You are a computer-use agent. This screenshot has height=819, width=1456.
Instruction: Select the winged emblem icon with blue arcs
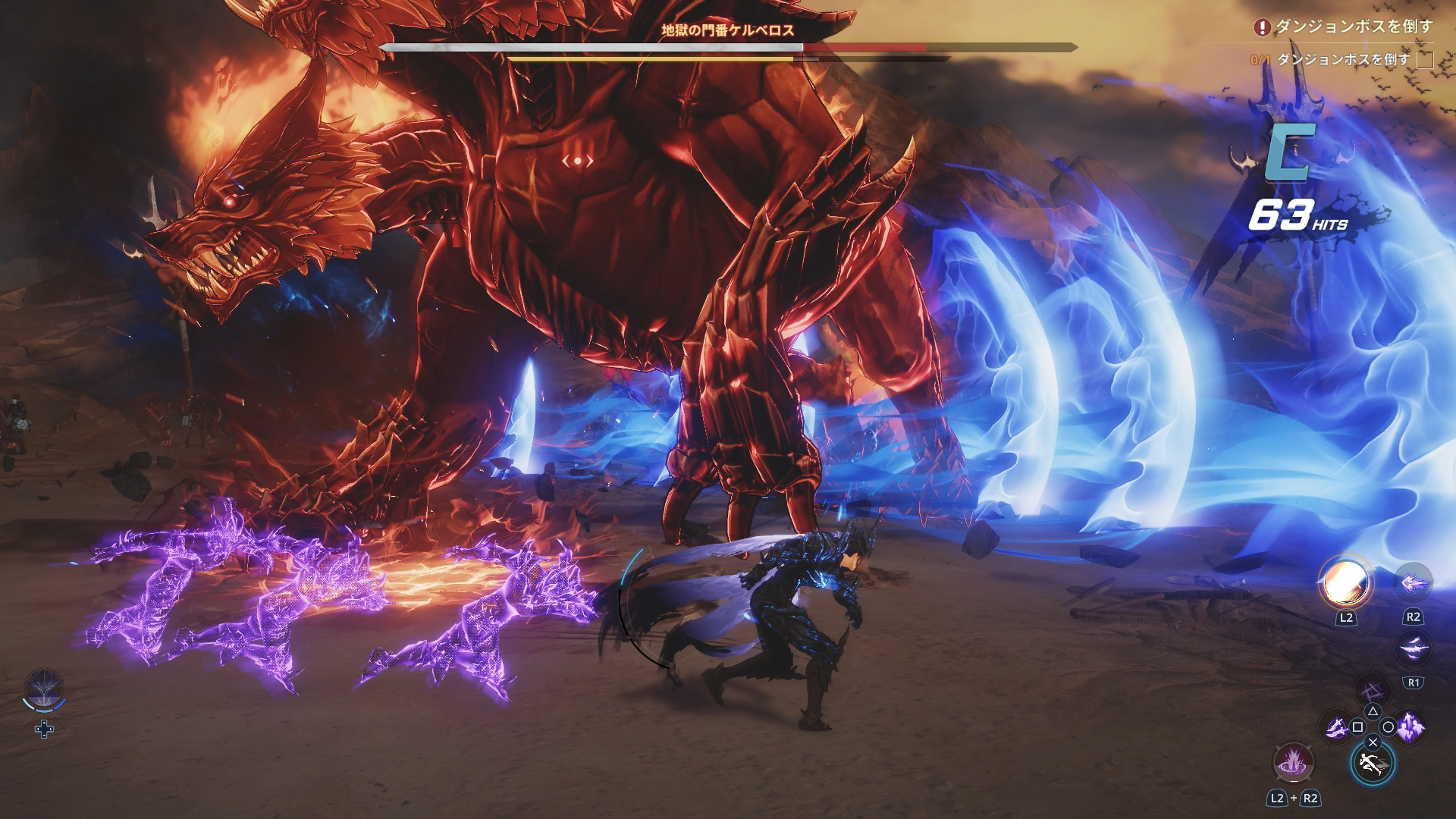coord(44,690)
